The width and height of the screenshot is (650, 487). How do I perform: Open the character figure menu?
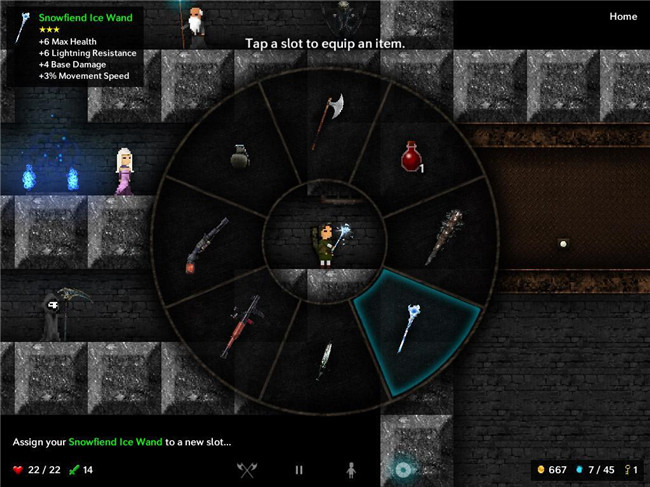pos(350,469)
